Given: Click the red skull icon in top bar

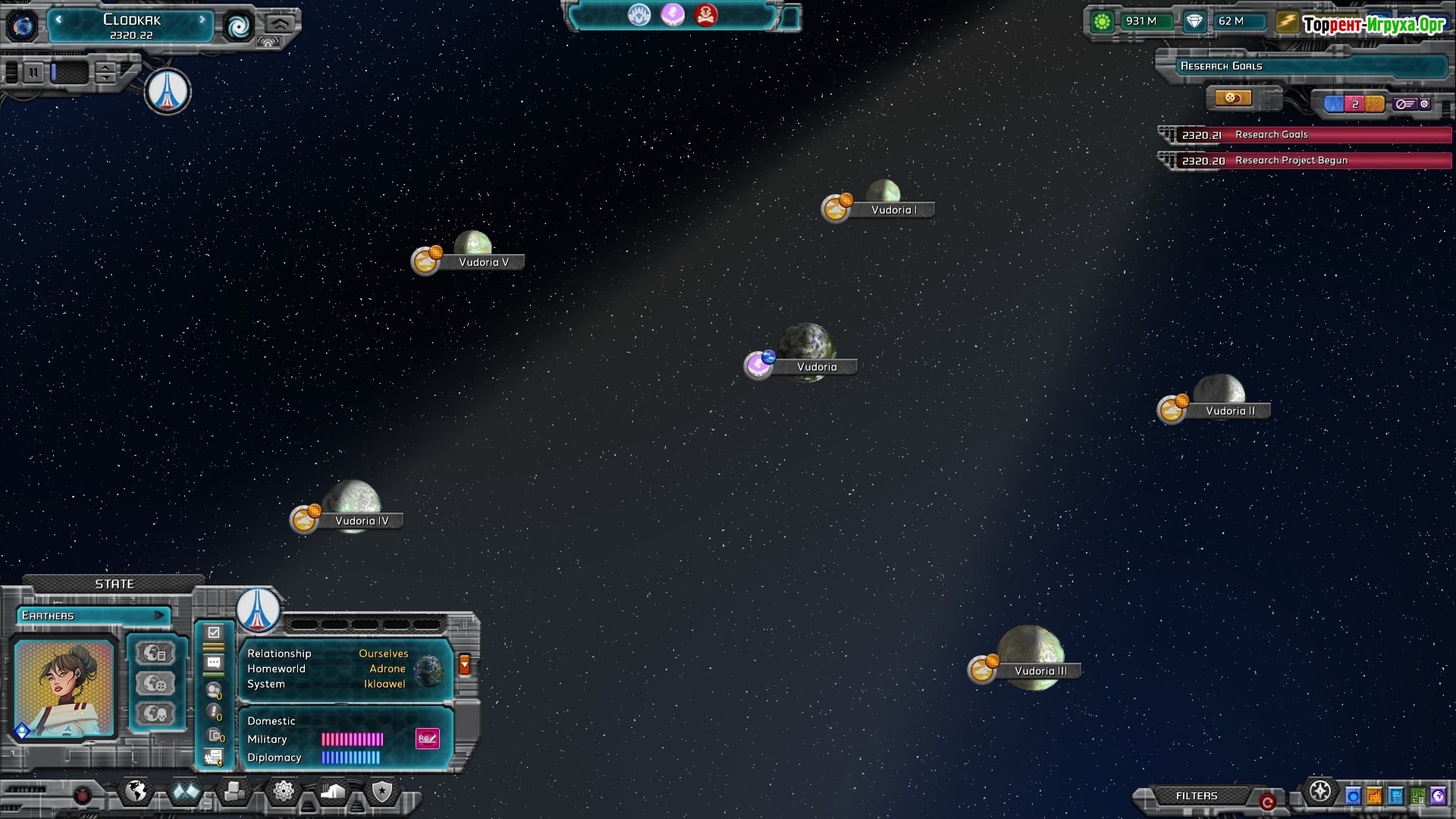Looking at the screenshot, I should pyautogui.click(x=706, y=15).
